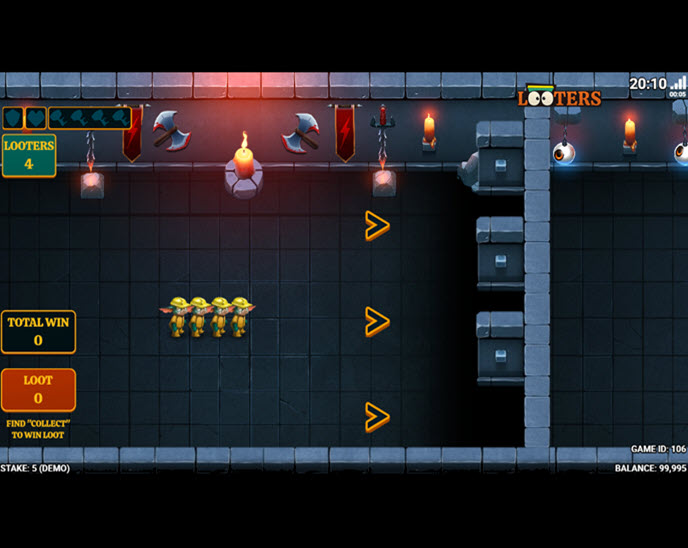This screenshot has width=688, height=548.
Task: Click the Looters game logo
Action: point(560,97)
